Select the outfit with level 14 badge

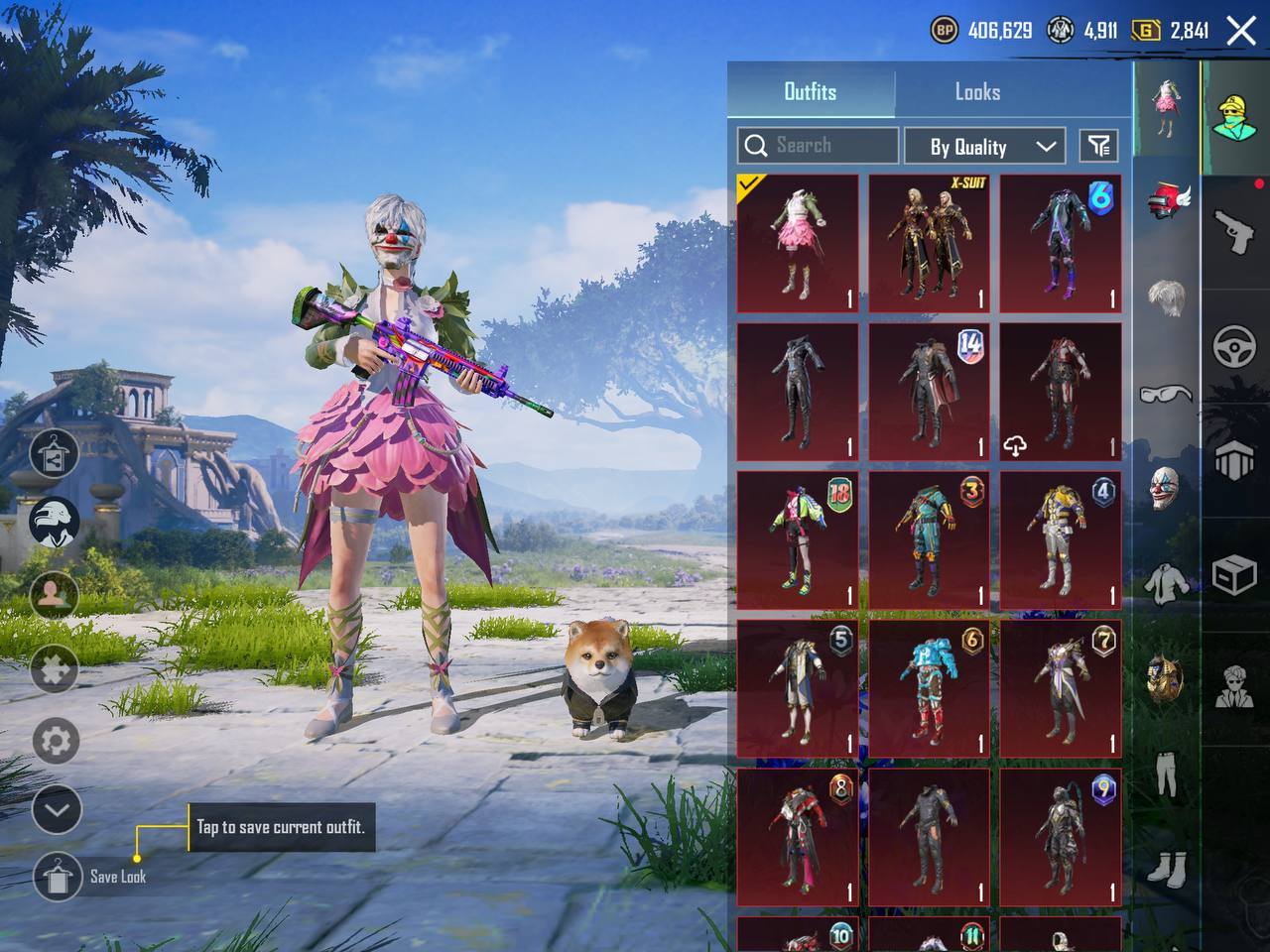click(x=929, y=392)
